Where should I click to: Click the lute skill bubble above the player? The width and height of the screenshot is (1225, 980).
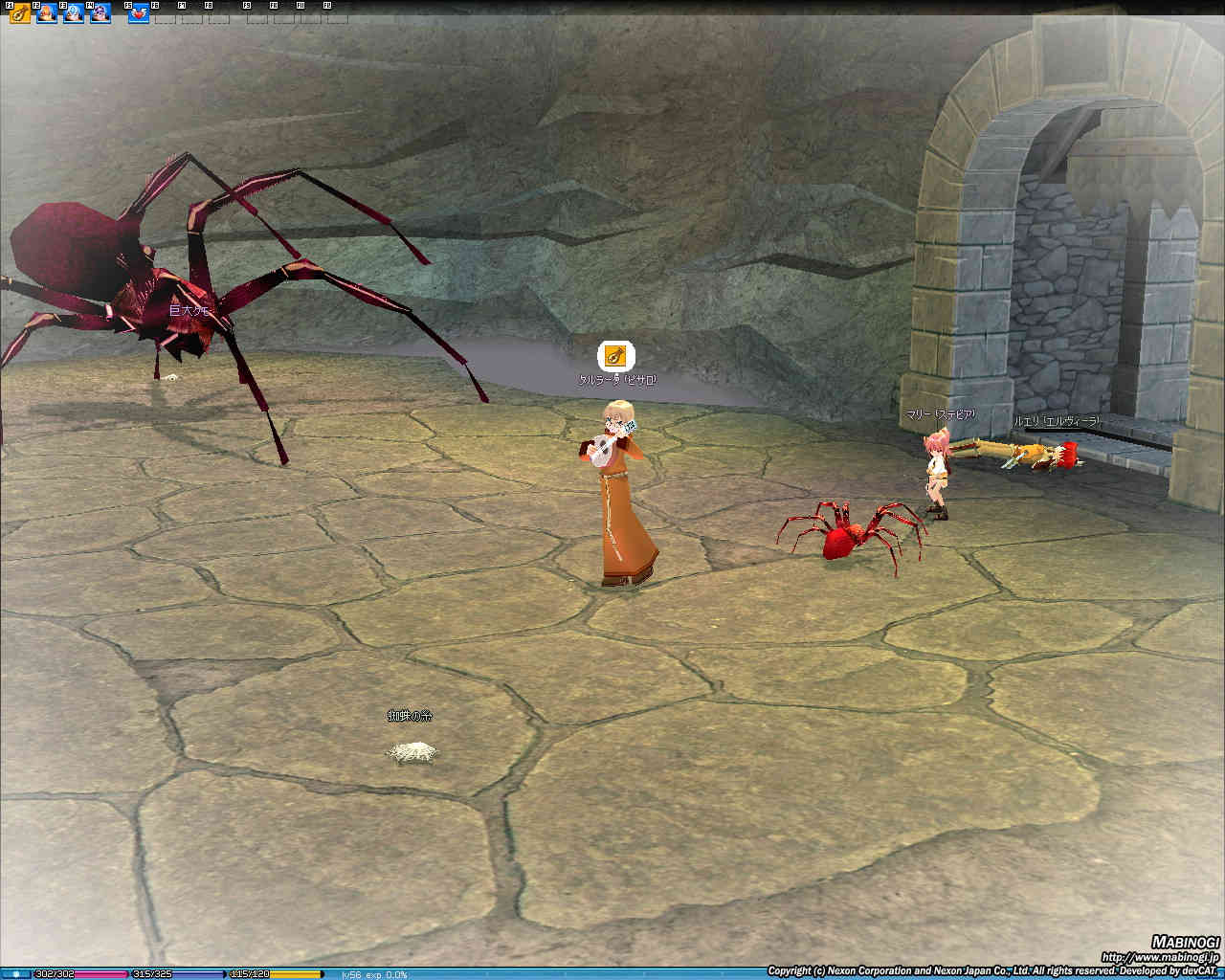click(615, 356)
